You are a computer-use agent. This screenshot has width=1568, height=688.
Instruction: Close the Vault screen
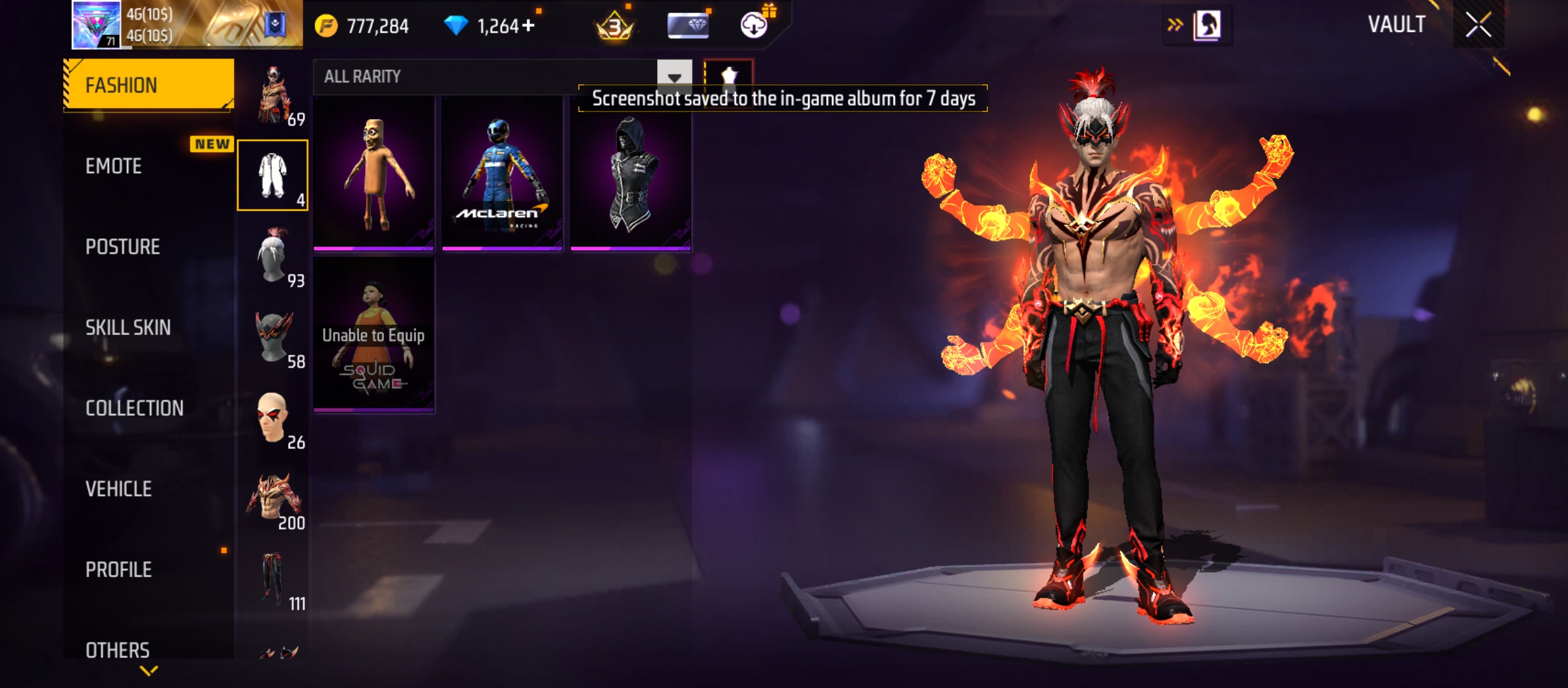[x=1478, y=25]
